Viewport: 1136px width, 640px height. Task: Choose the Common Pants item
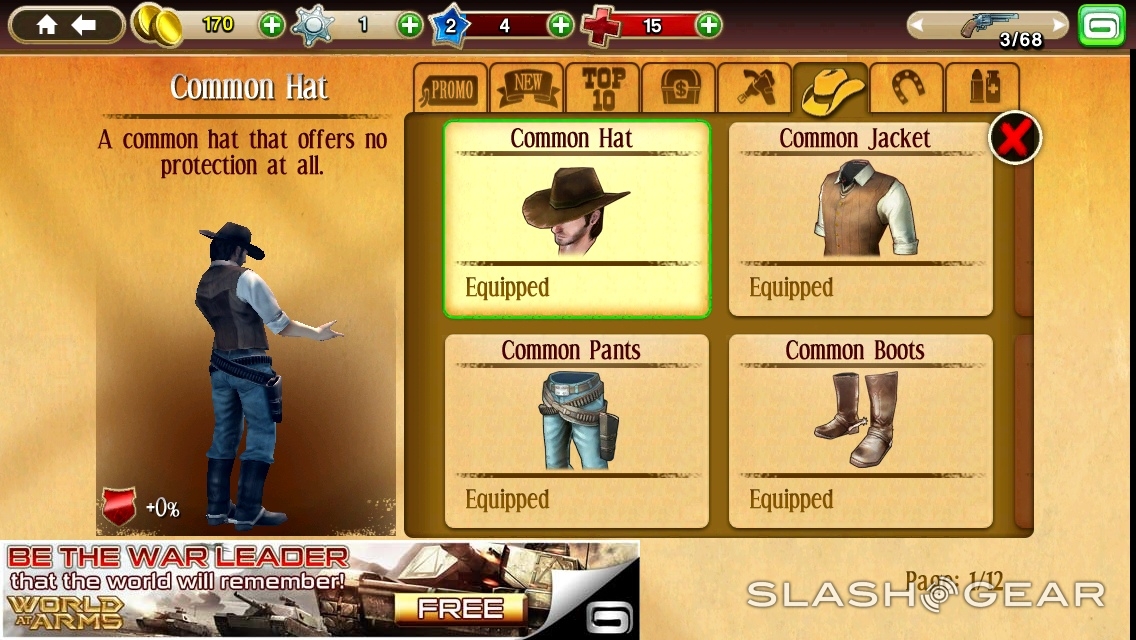click(576, 430)
